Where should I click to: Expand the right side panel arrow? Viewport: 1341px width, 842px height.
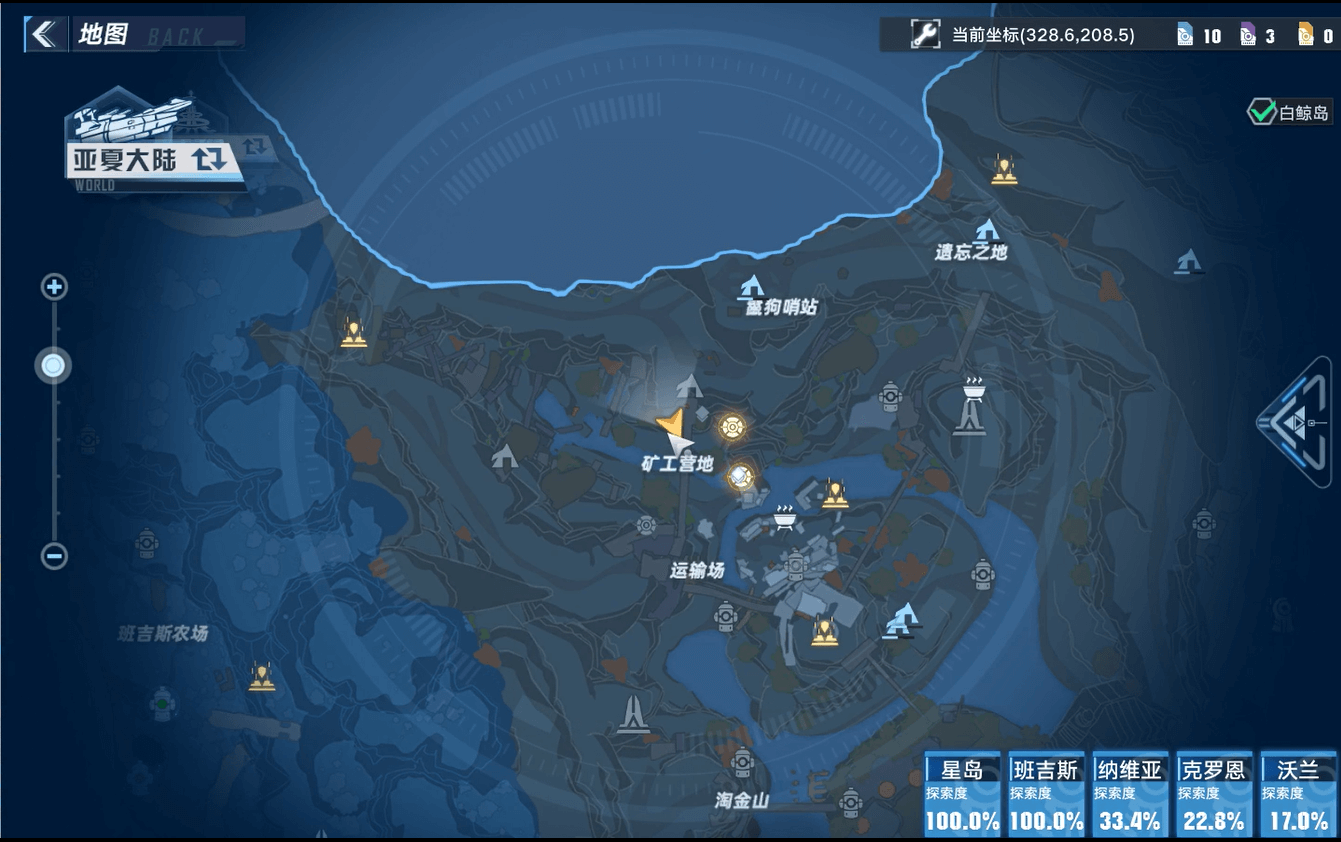click(x=1296, y=422)
